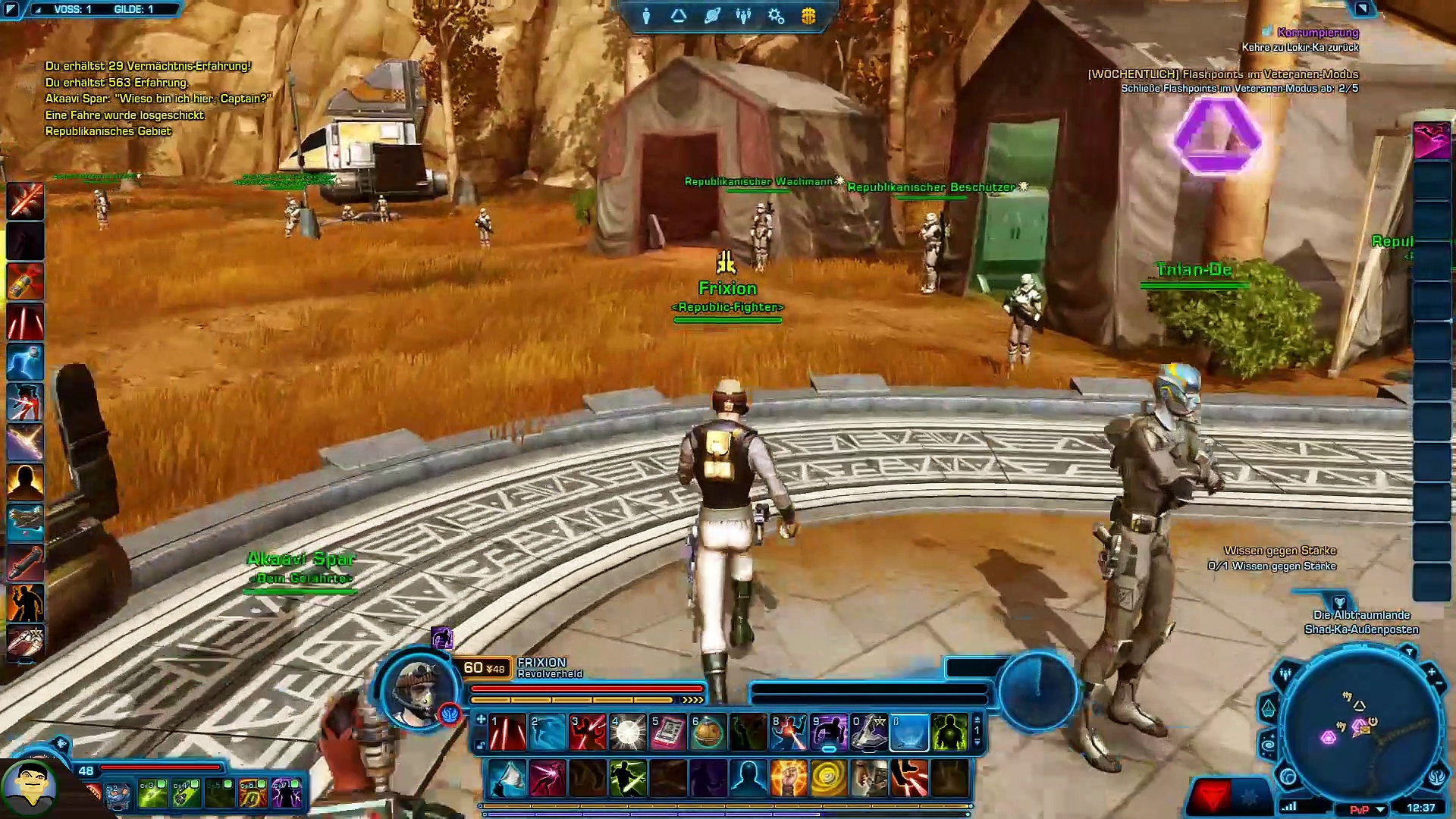This screenshot has height=819, width=1456.
Task: Toggle the action bar lock icon
Action: pos(480,746)
